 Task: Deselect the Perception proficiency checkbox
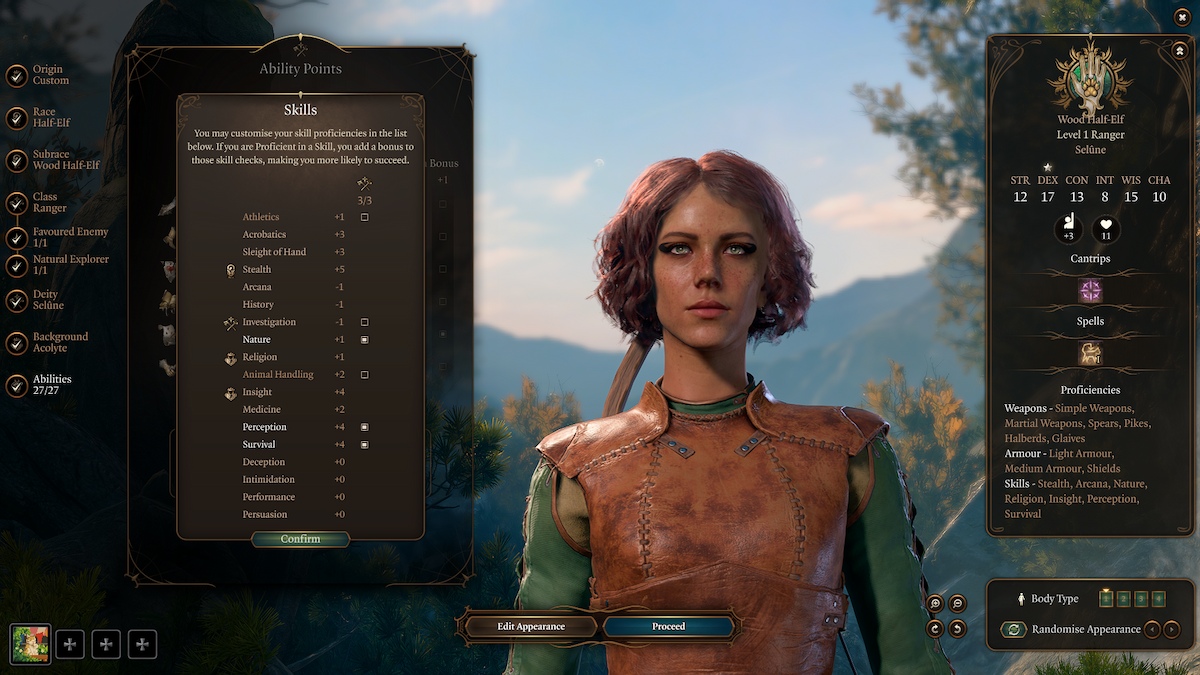click(x=365, y=427)
